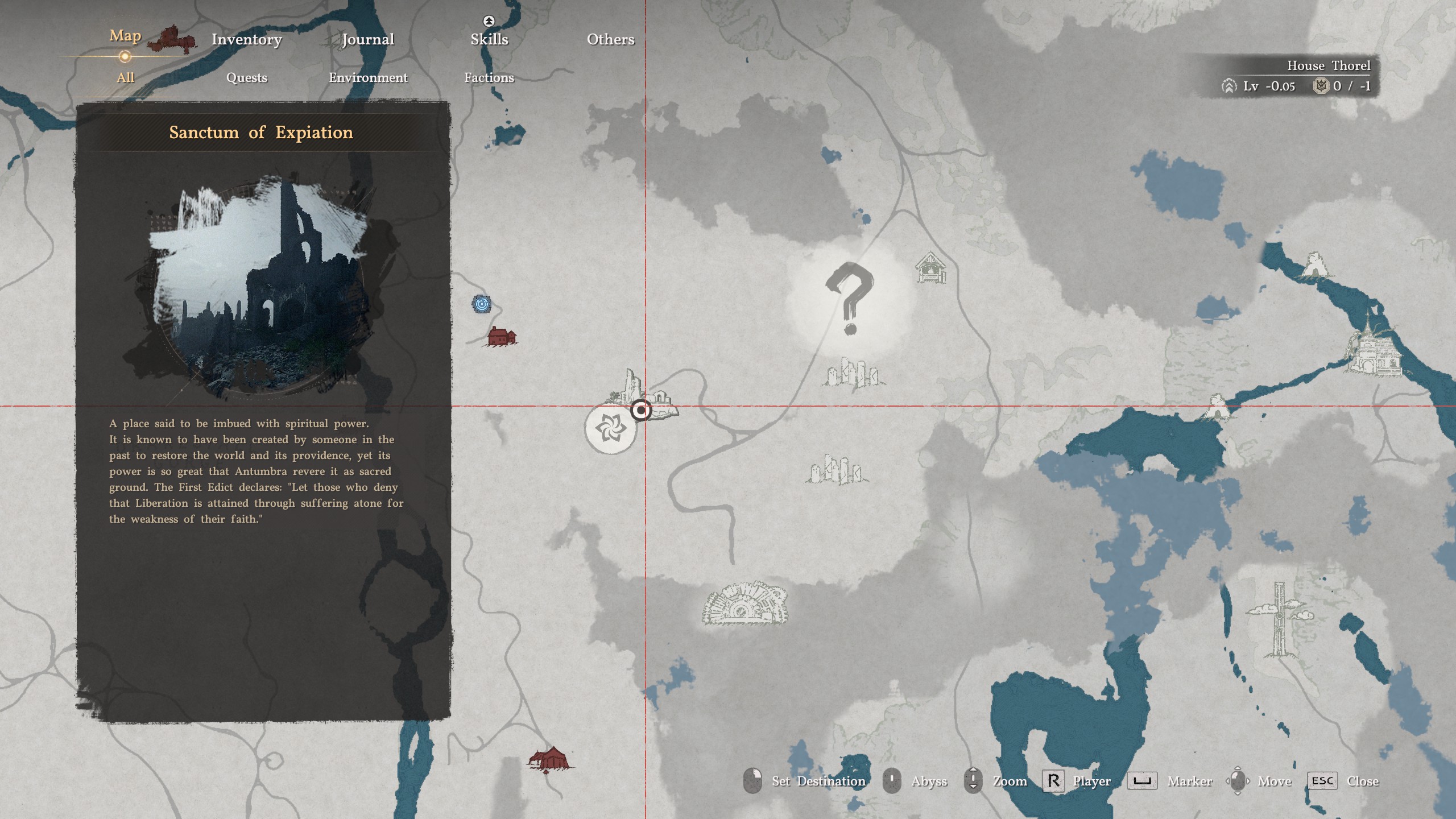The height and width of the screenshot is (819, 1456).
Task: Open the Map tab
Action: pos(125,36)
